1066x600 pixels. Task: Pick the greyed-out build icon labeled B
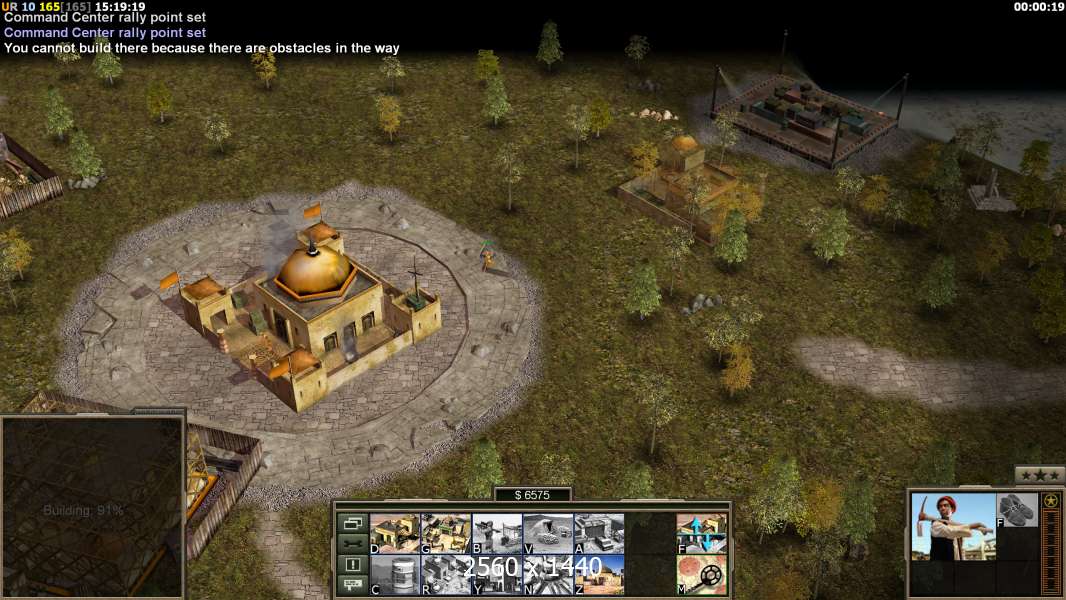pyautogui.click(x=497, y=534)
